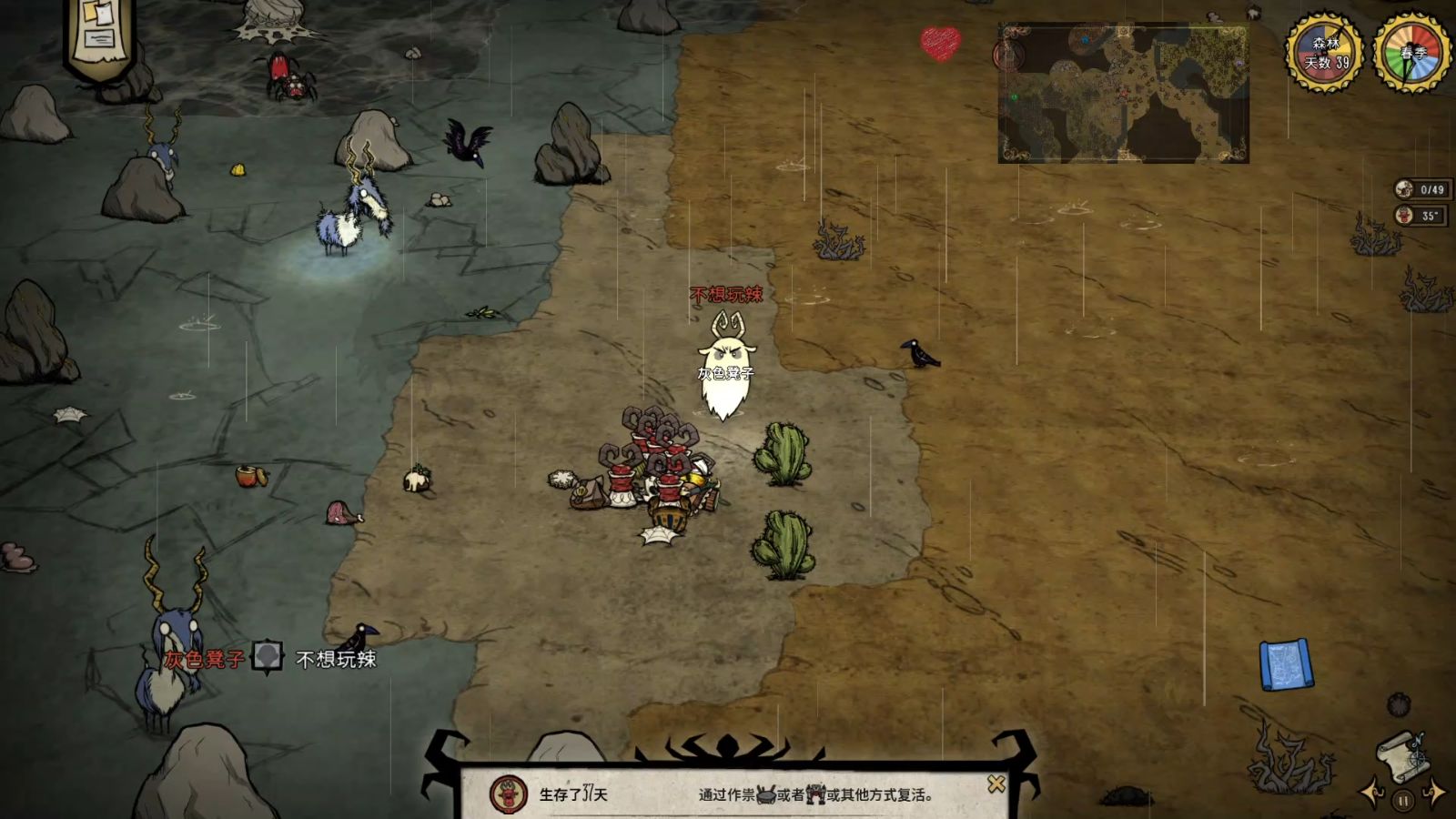Pause the game
1456x819 pixels.
(1403, 801)
